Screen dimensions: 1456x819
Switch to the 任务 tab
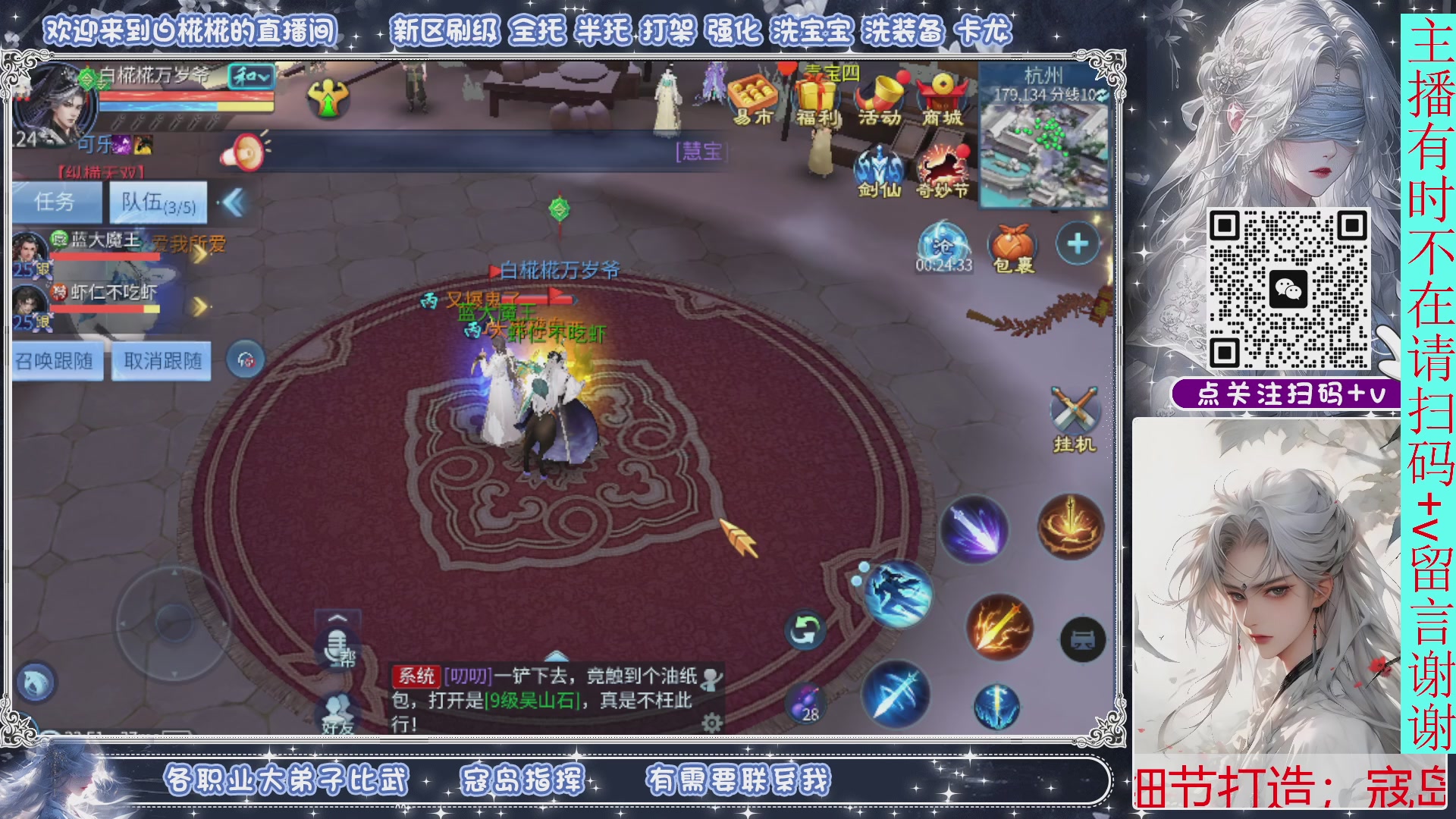(x=57, y=201)
